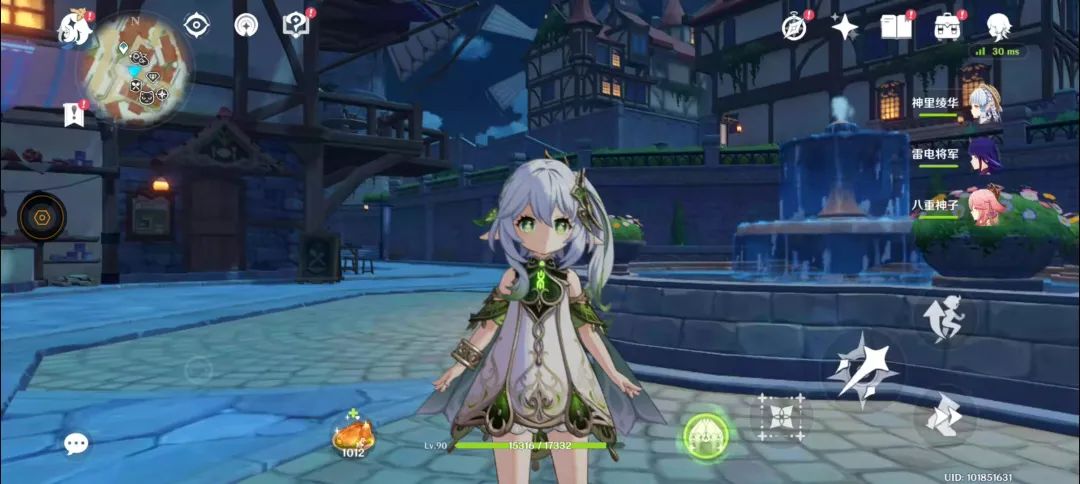Viewport: 1080px width, 484px height.
Task: Open the character screen profile icon
Action: point(998,27)
